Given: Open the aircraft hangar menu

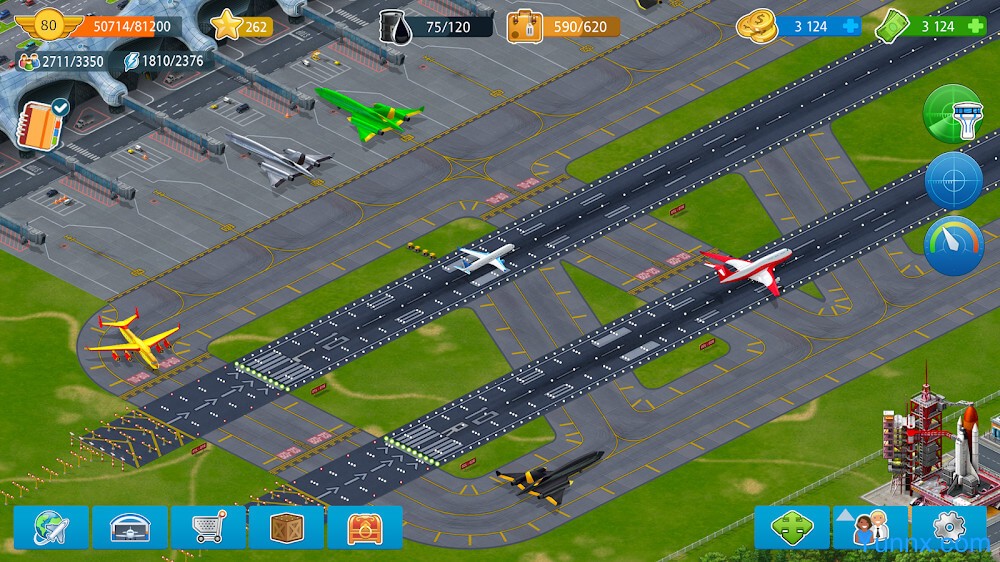Looking at the screenshot, I should 130,527.
